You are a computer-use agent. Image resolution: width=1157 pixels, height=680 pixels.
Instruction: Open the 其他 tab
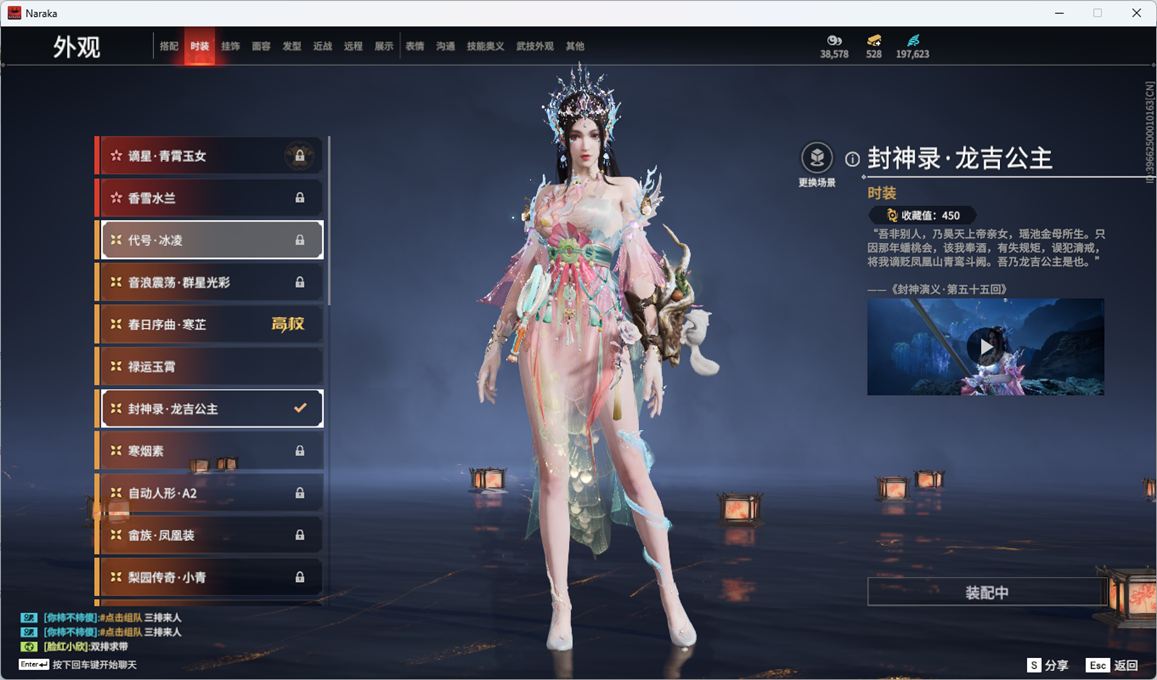[x=575, y=46]
